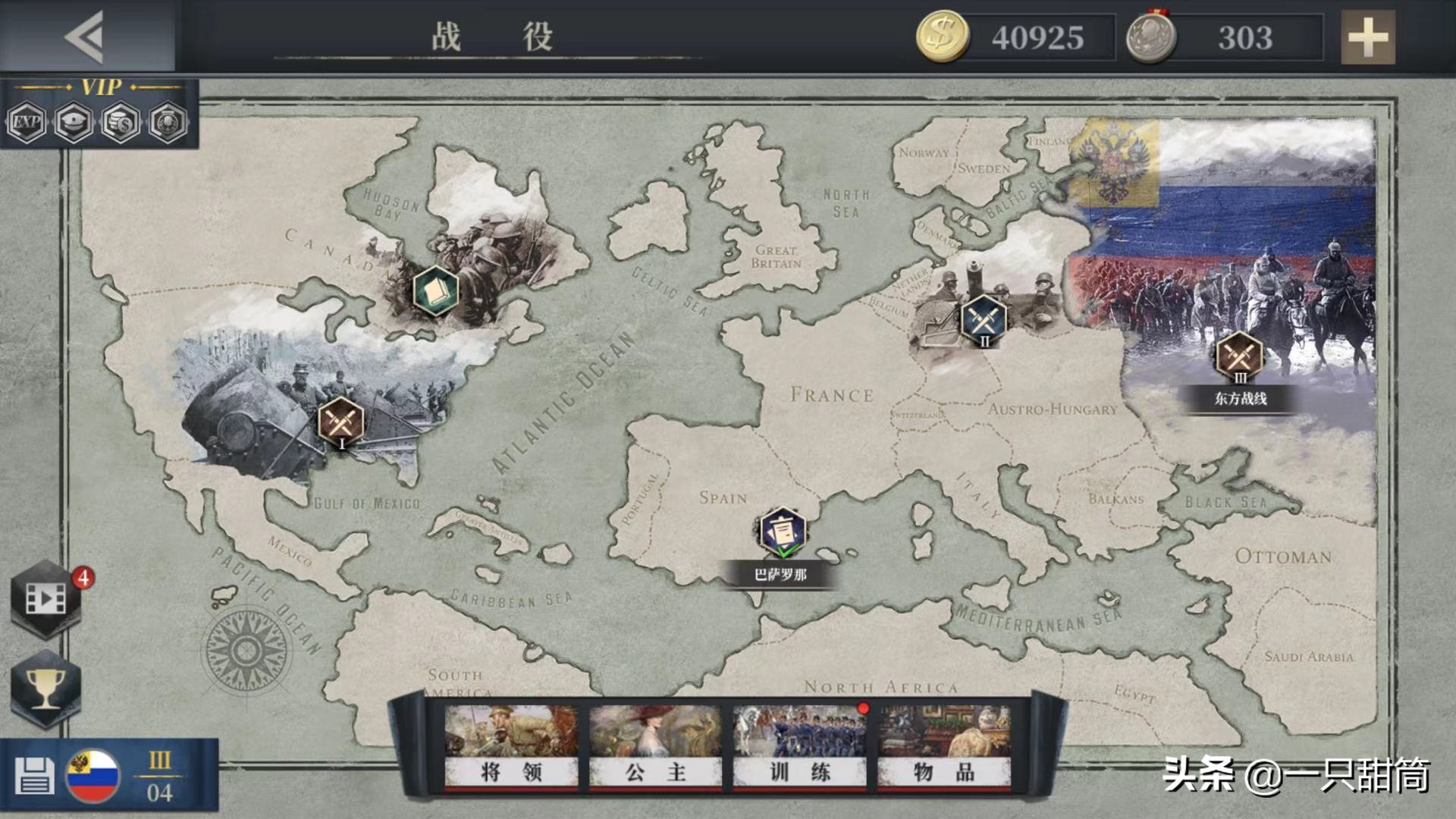Open the VIP general cap icon

pyautogui.click(x=74, y=121)
